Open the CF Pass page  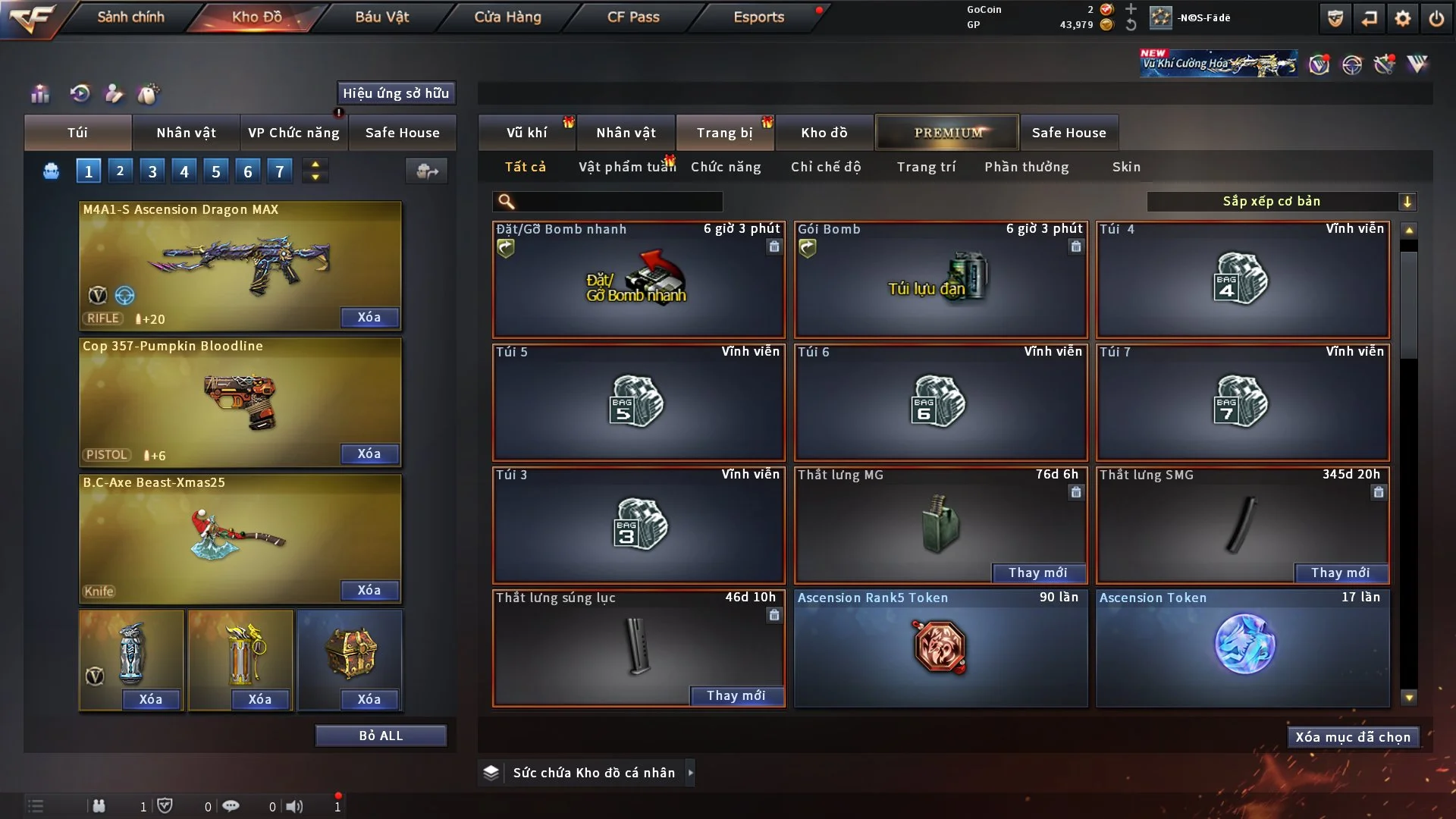[x=633, y=17]
